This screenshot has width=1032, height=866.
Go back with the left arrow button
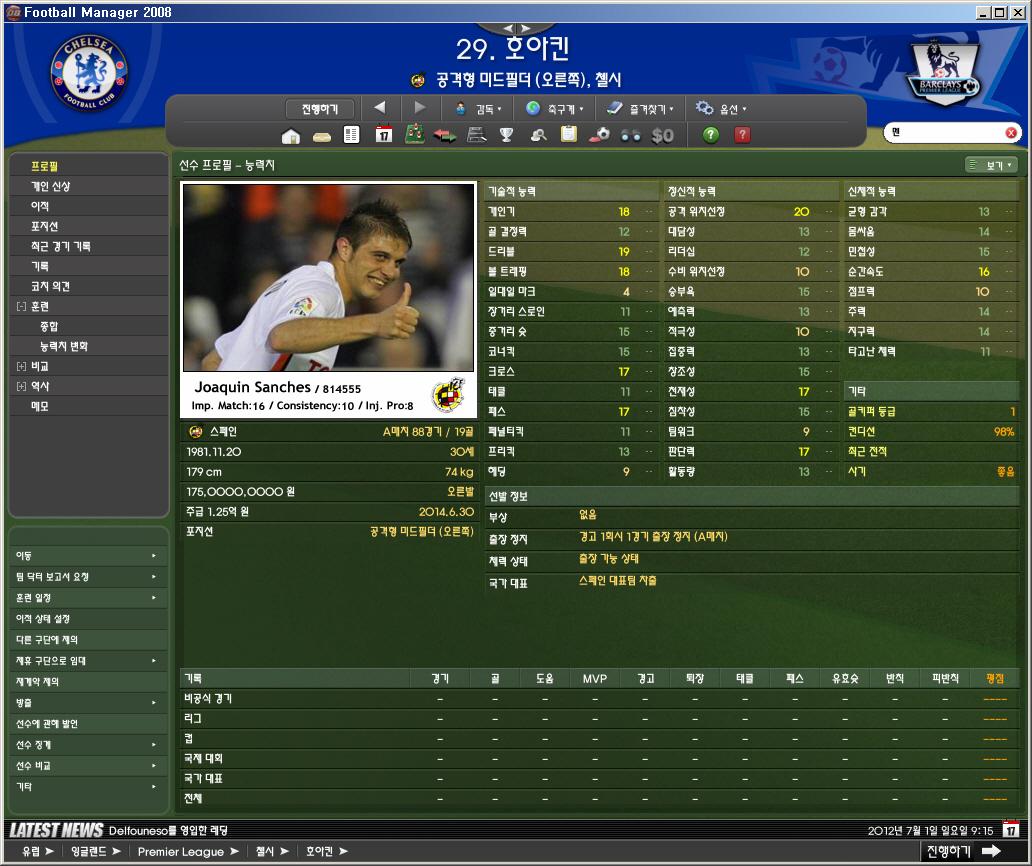[x=380, y=108]
